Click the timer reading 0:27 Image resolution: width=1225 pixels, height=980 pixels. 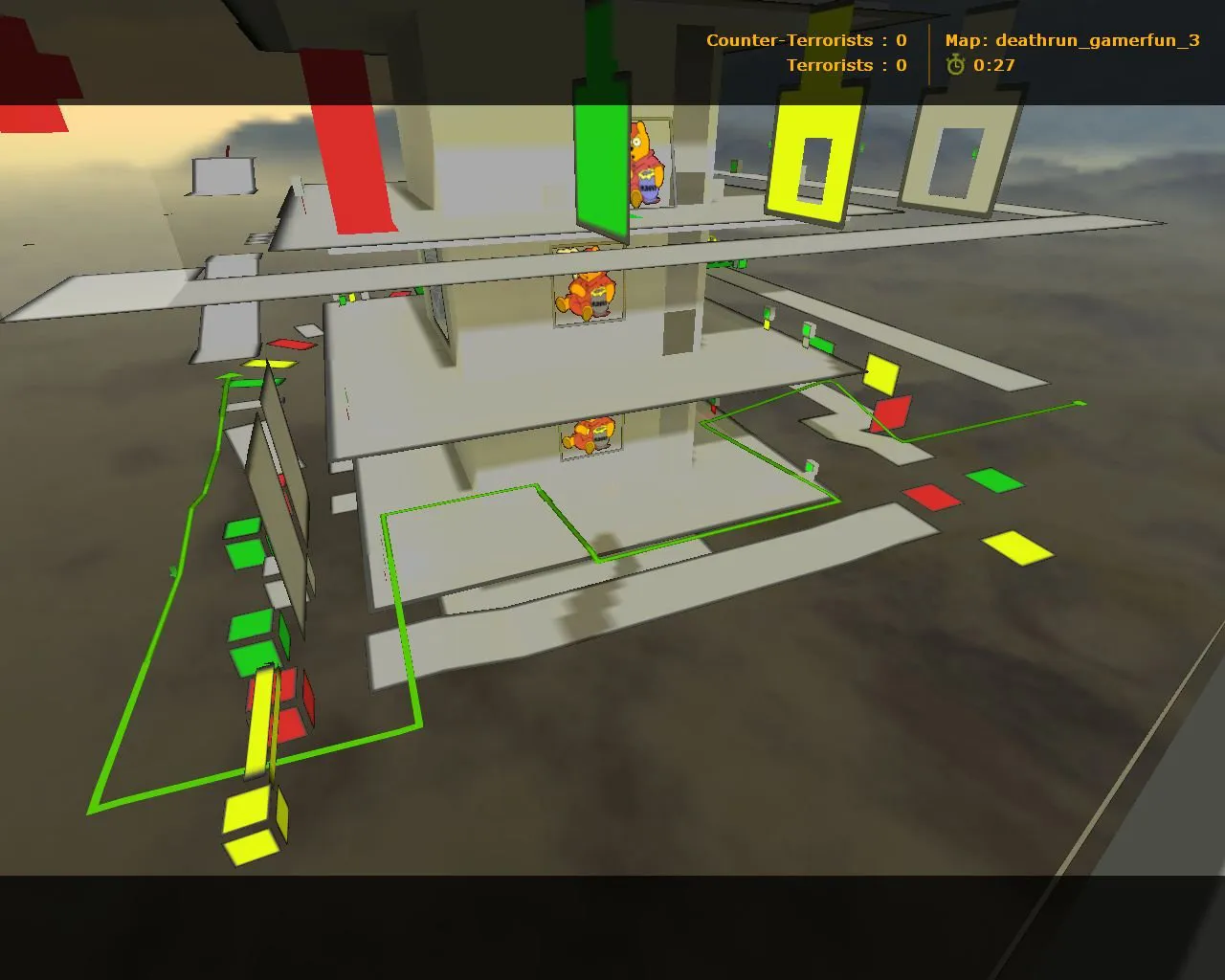pos(993,67)
